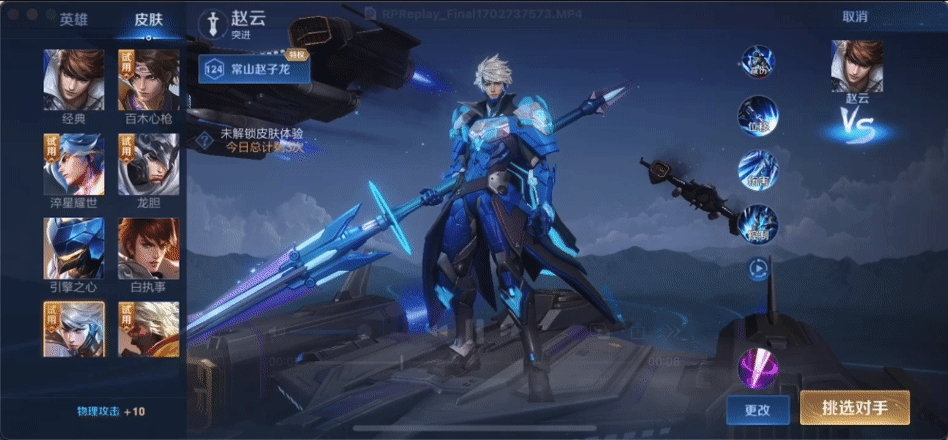The width and height of the screenshot is (948, 440).
Task: Choose the 经典 classic skin thumbnail
Action: click(74, 80)
